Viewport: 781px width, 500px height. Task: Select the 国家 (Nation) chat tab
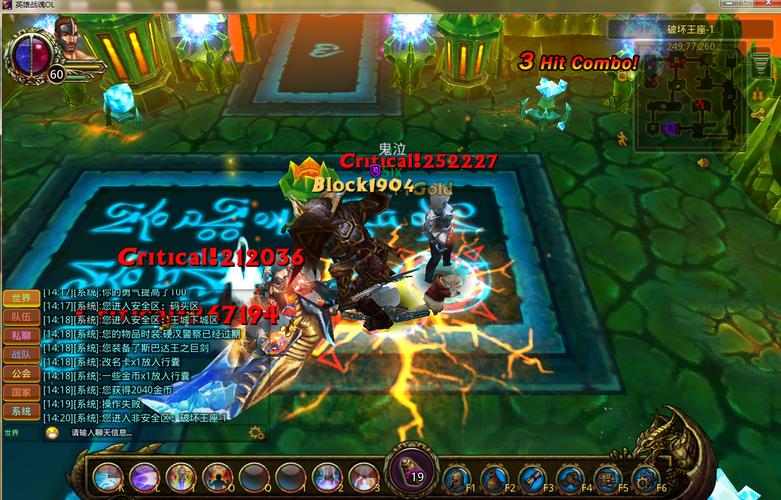(20, 392)
